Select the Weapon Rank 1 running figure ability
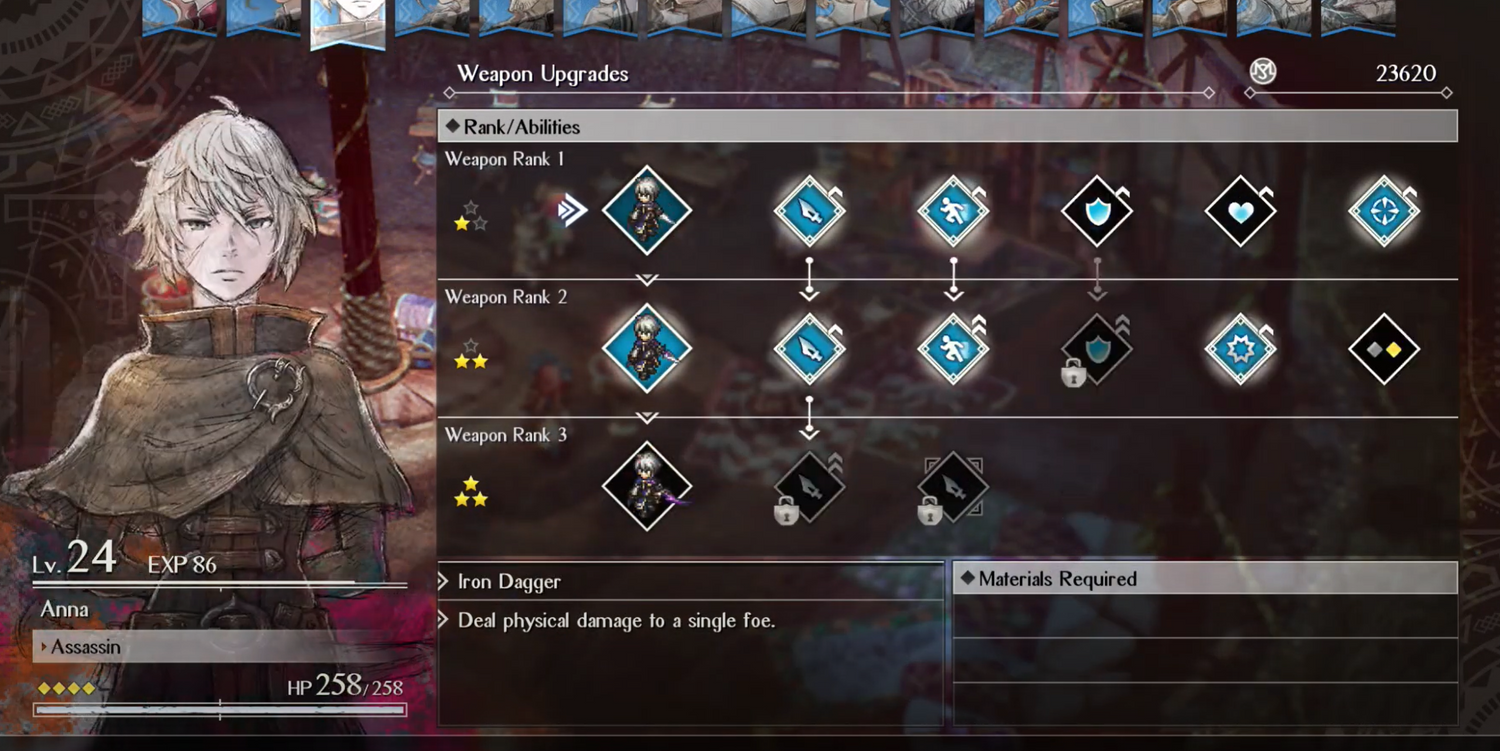Screen dimensions: 1500x751 [x=953, y=211]
